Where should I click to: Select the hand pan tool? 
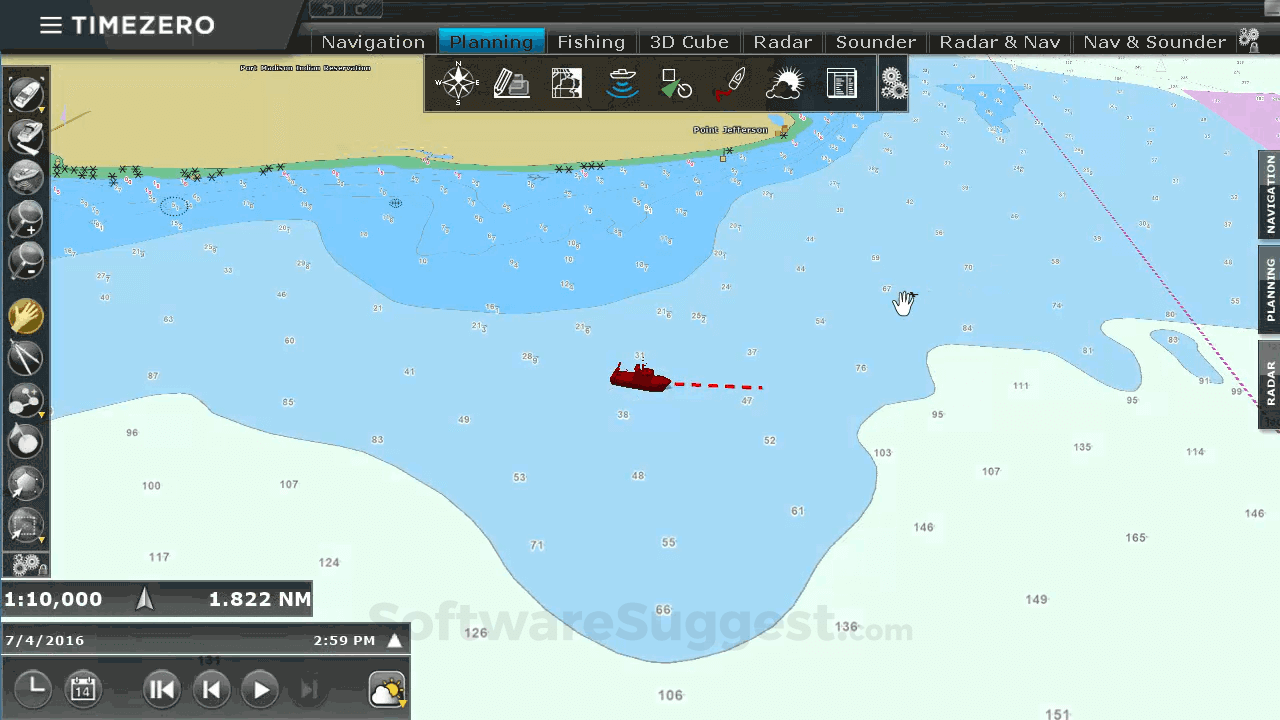tap(25, 316)
